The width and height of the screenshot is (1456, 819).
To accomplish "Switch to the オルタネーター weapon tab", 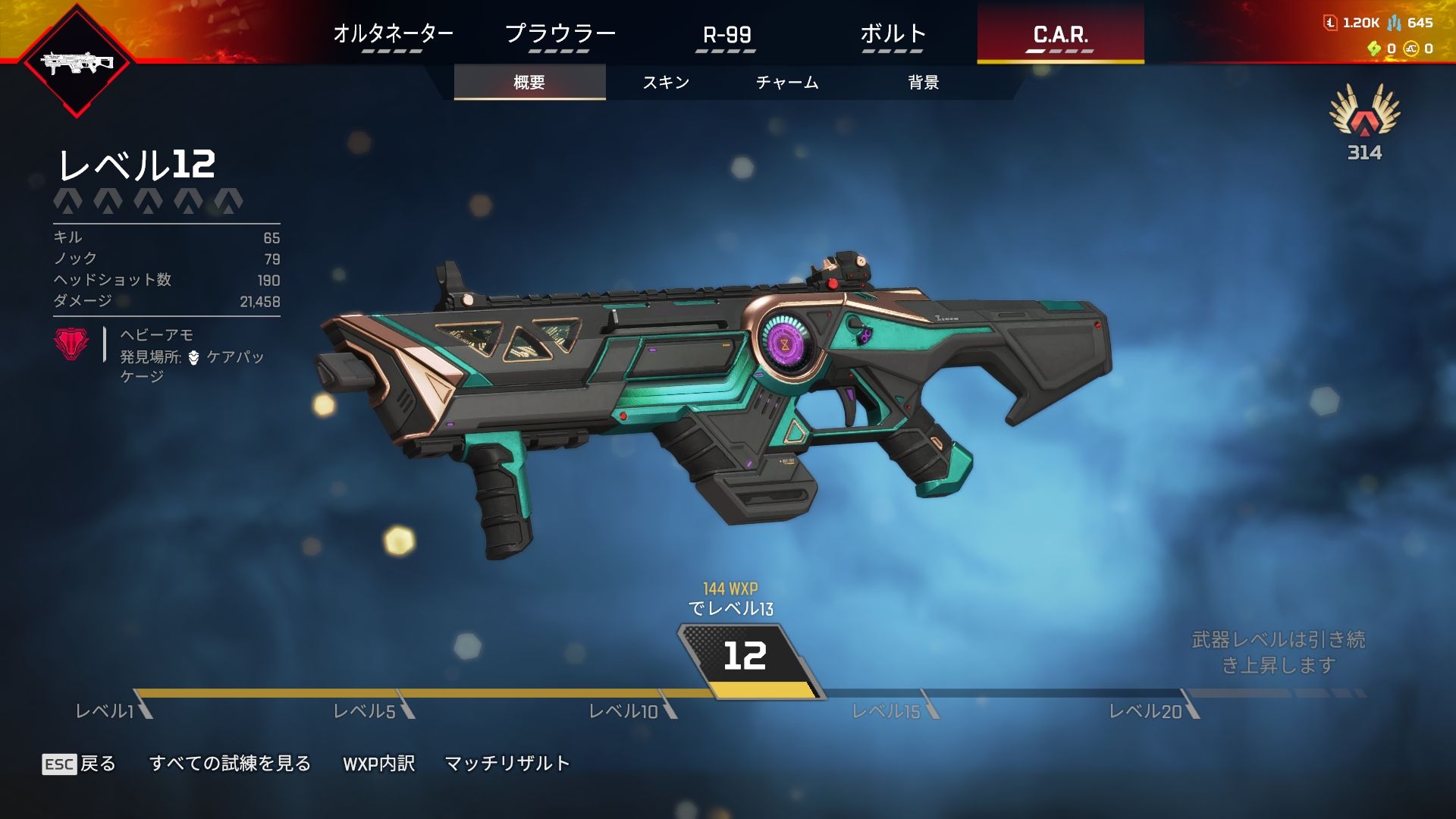I will point(393,34).
